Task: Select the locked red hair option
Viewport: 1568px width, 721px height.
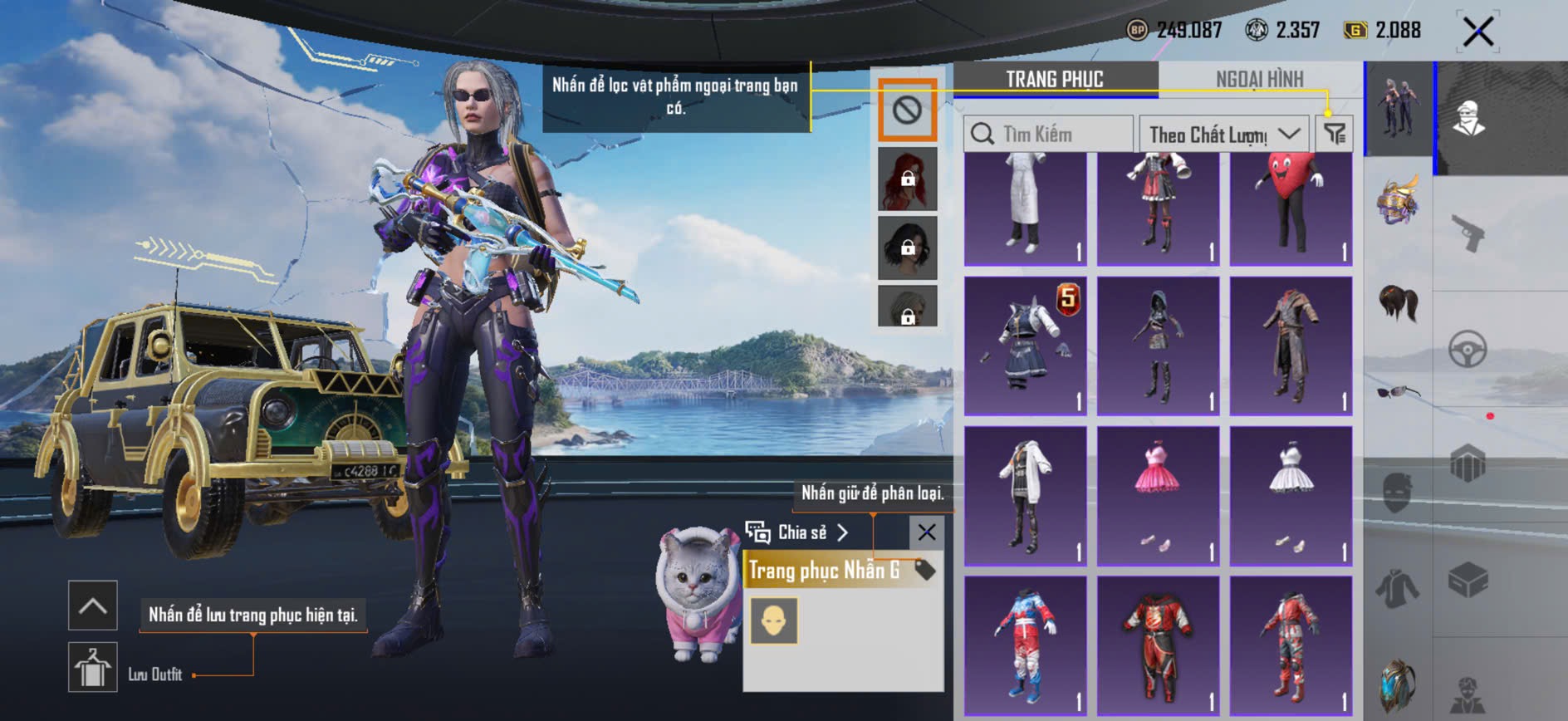Action: click(907, 179)
